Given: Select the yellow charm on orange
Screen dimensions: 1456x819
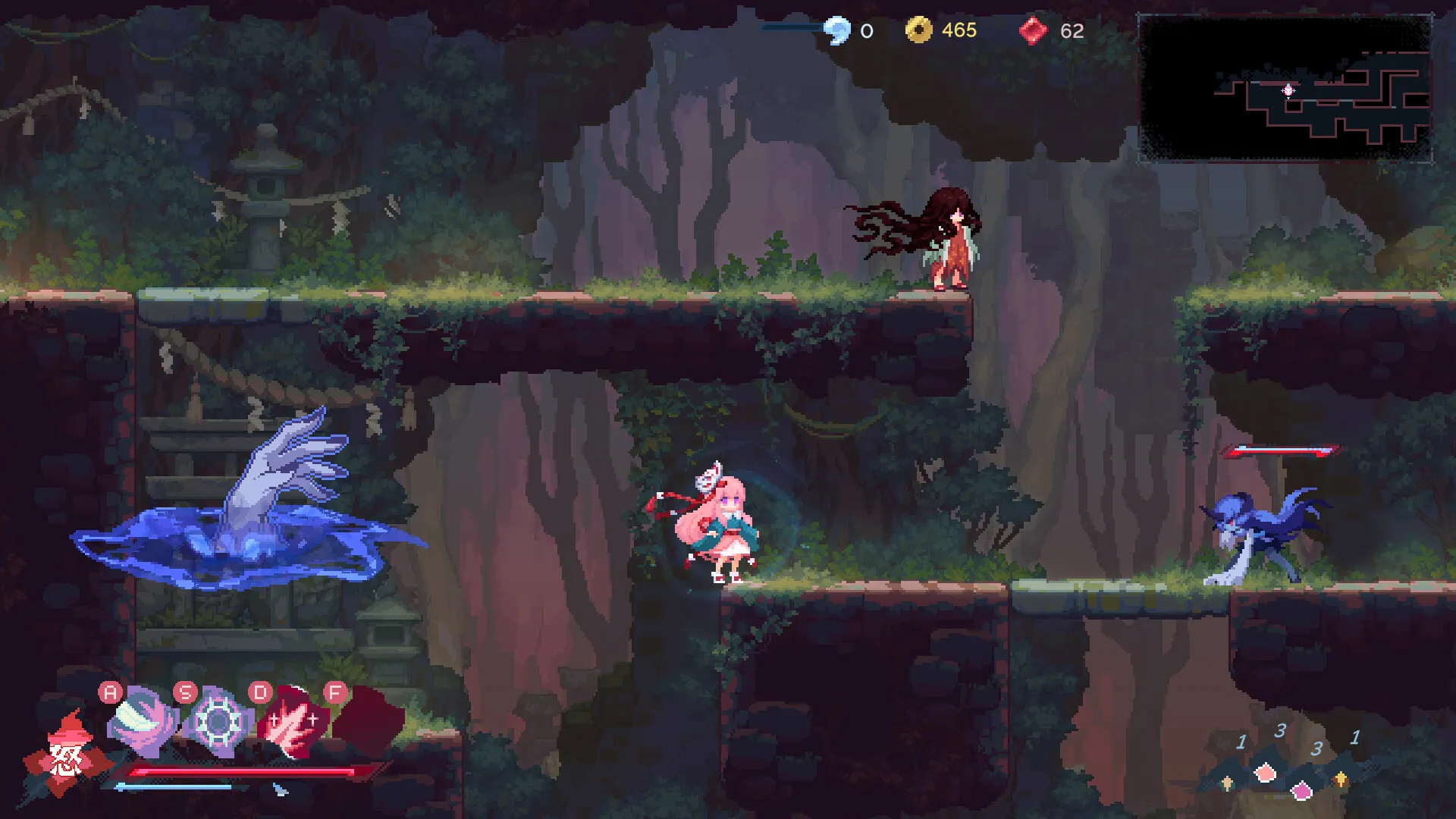Looking at the screenshot, I should point(1340,779).
